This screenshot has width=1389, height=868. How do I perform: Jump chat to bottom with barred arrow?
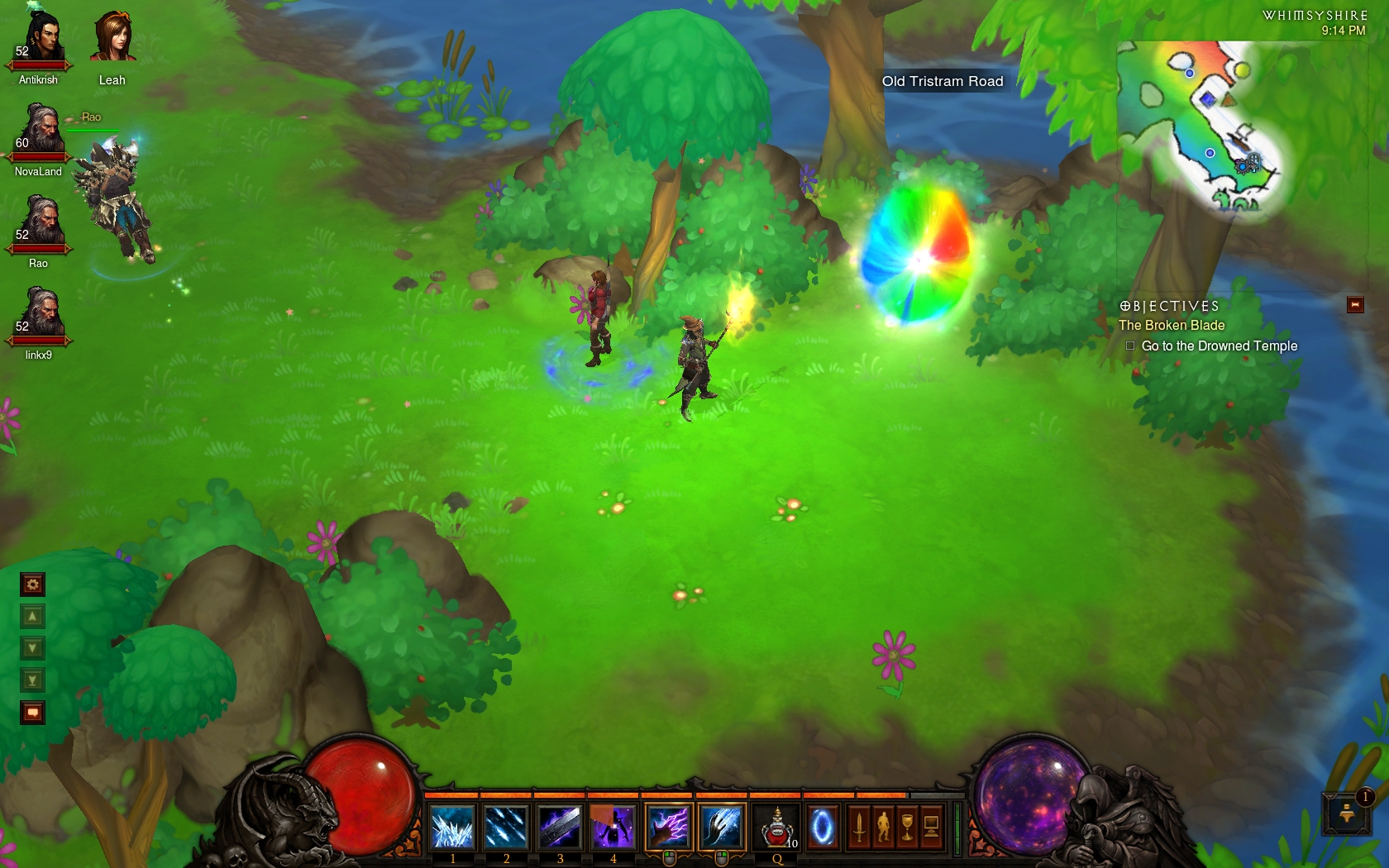[x=32, y=680]
